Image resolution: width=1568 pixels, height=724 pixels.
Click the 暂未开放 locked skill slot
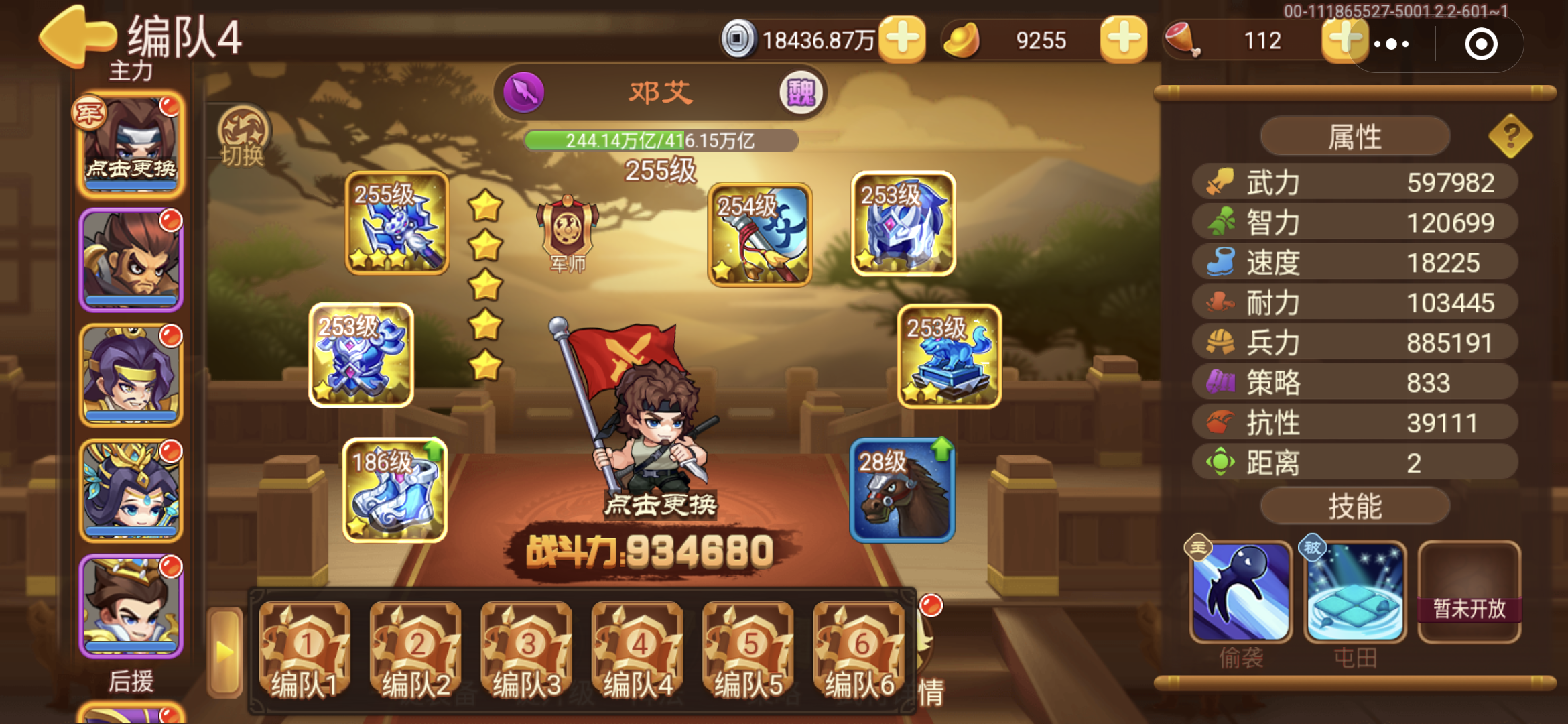click(x=1469, y=593)
